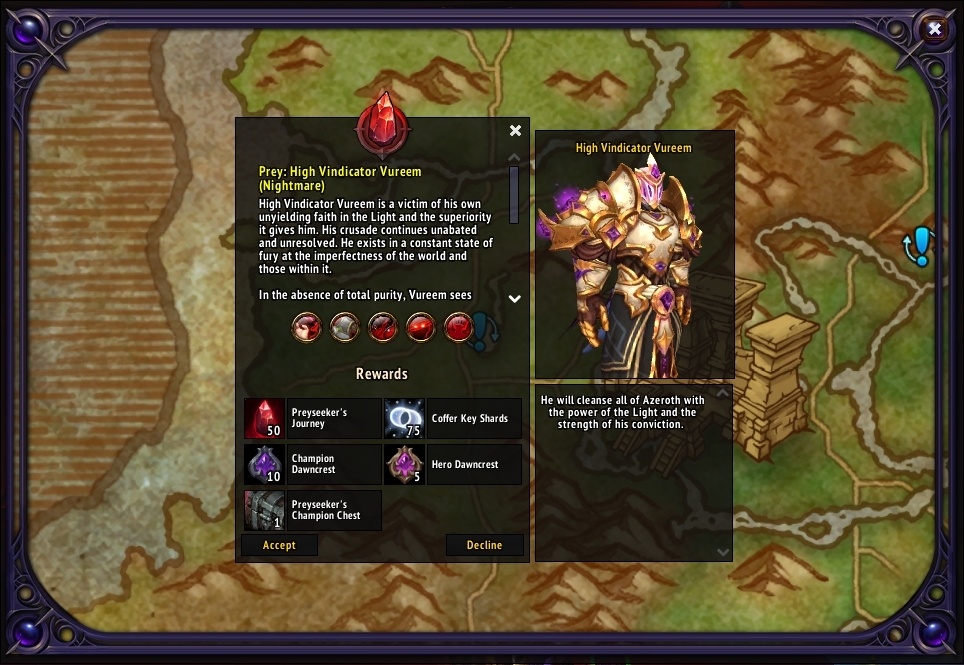The height and width of the screenshot is (665, 964).
Task: Close the outer map window
Action: click(x=935, y=29)
